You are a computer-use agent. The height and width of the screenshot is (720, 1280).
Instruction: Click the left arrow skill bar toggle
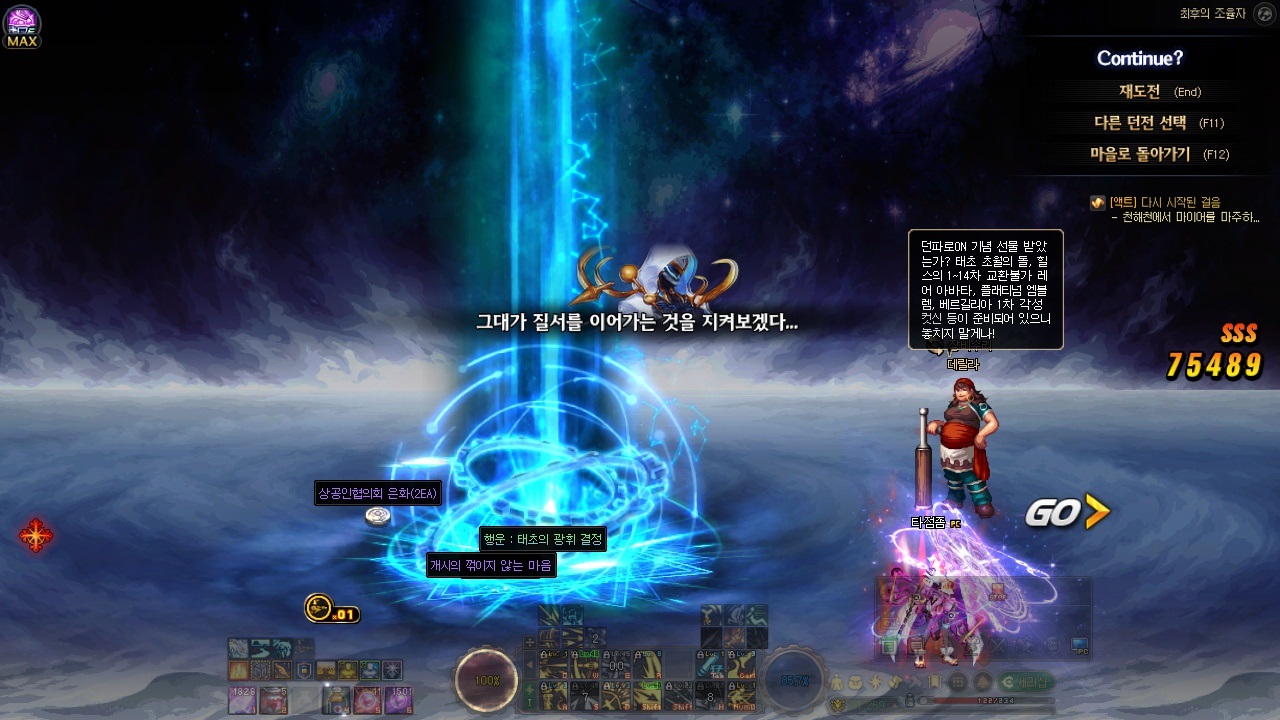[x=529, y=665]
